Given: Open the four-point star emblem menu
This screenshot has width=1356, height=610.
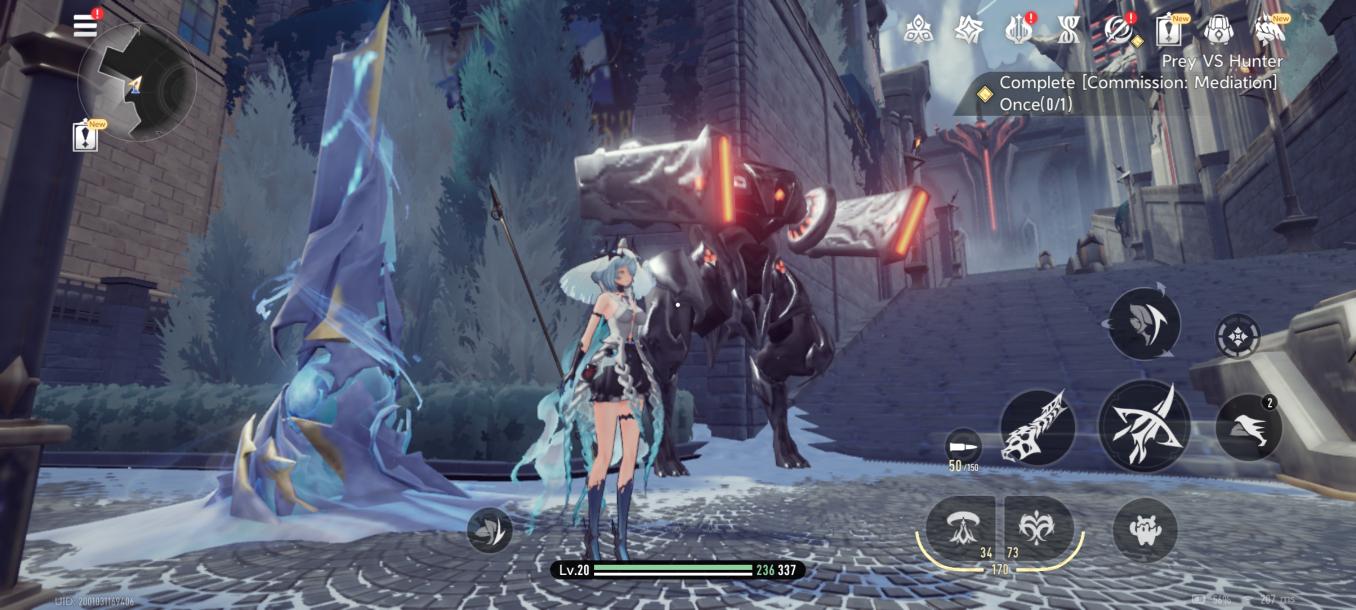Looking at the screenshot, I should pos(968,30).
